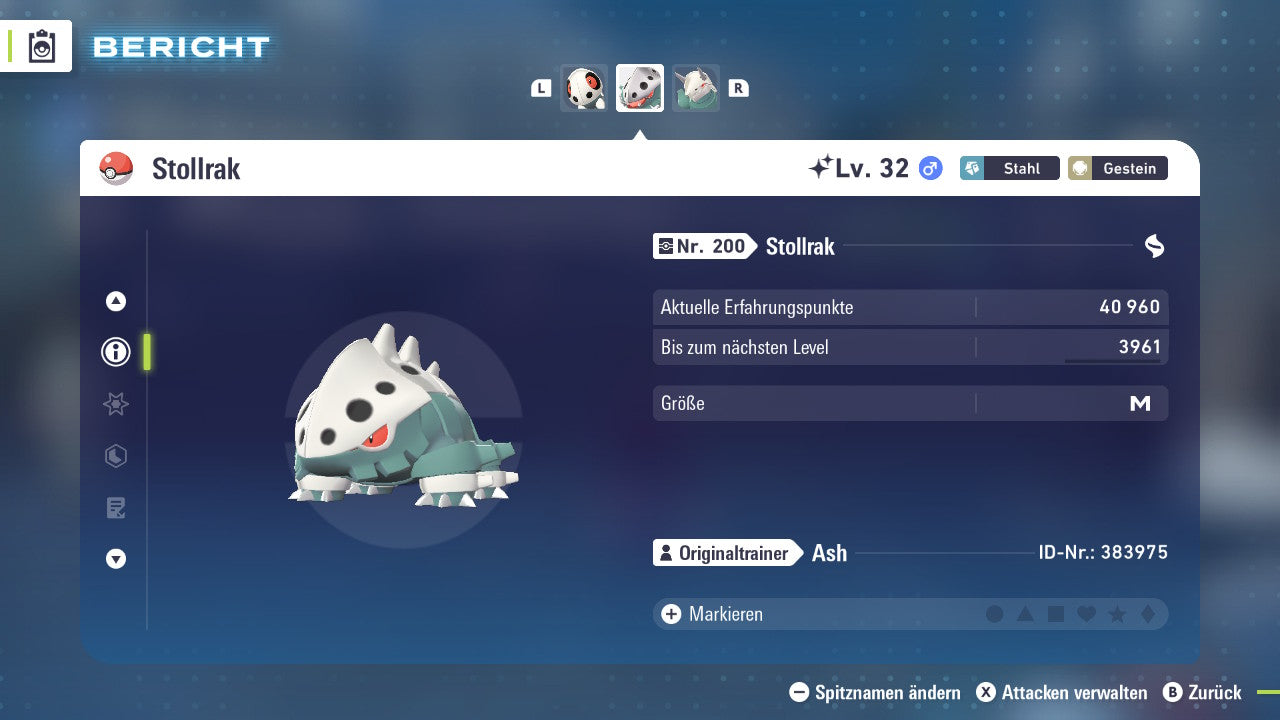Click the report clipboard icon top left
This screenshot has height=720, width=1280.
[37, 45]
